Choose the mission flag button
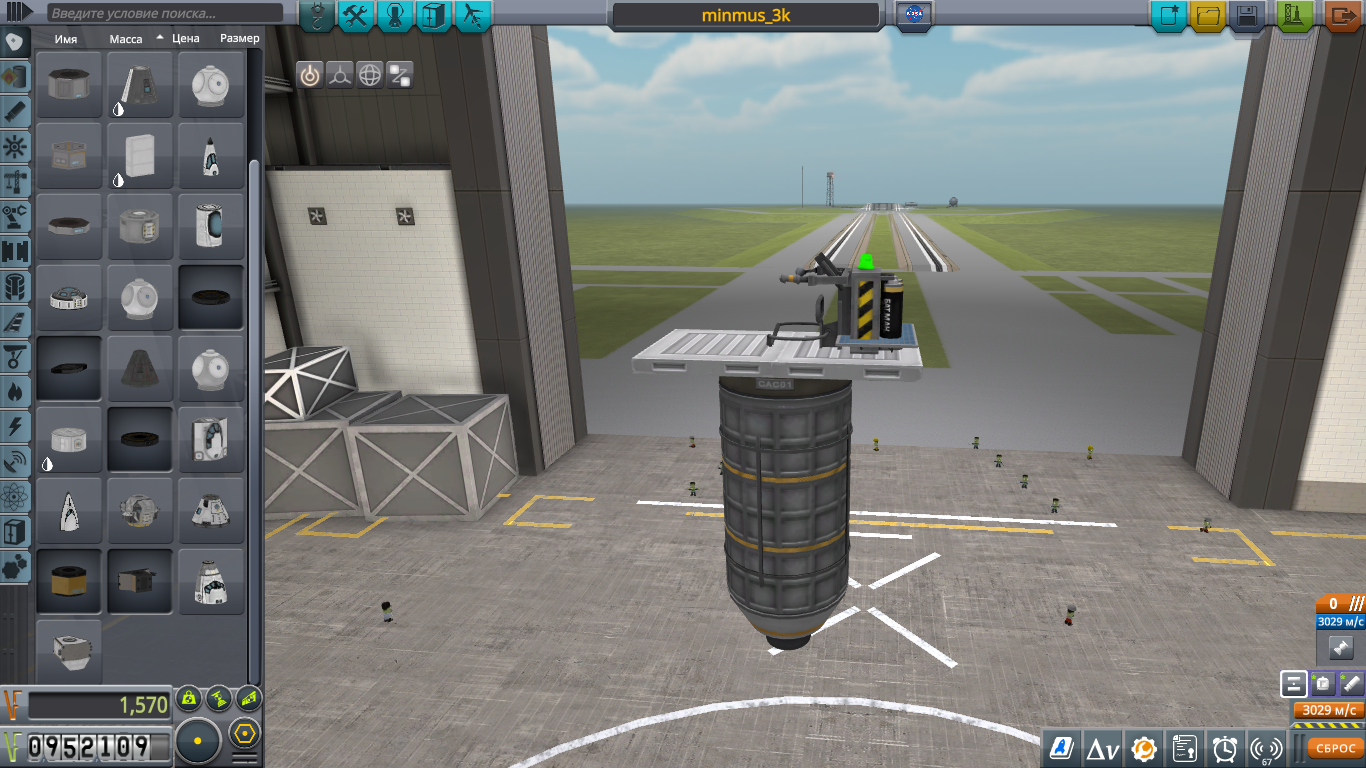This screenshot has height=768, width=1366. point(913,15)
